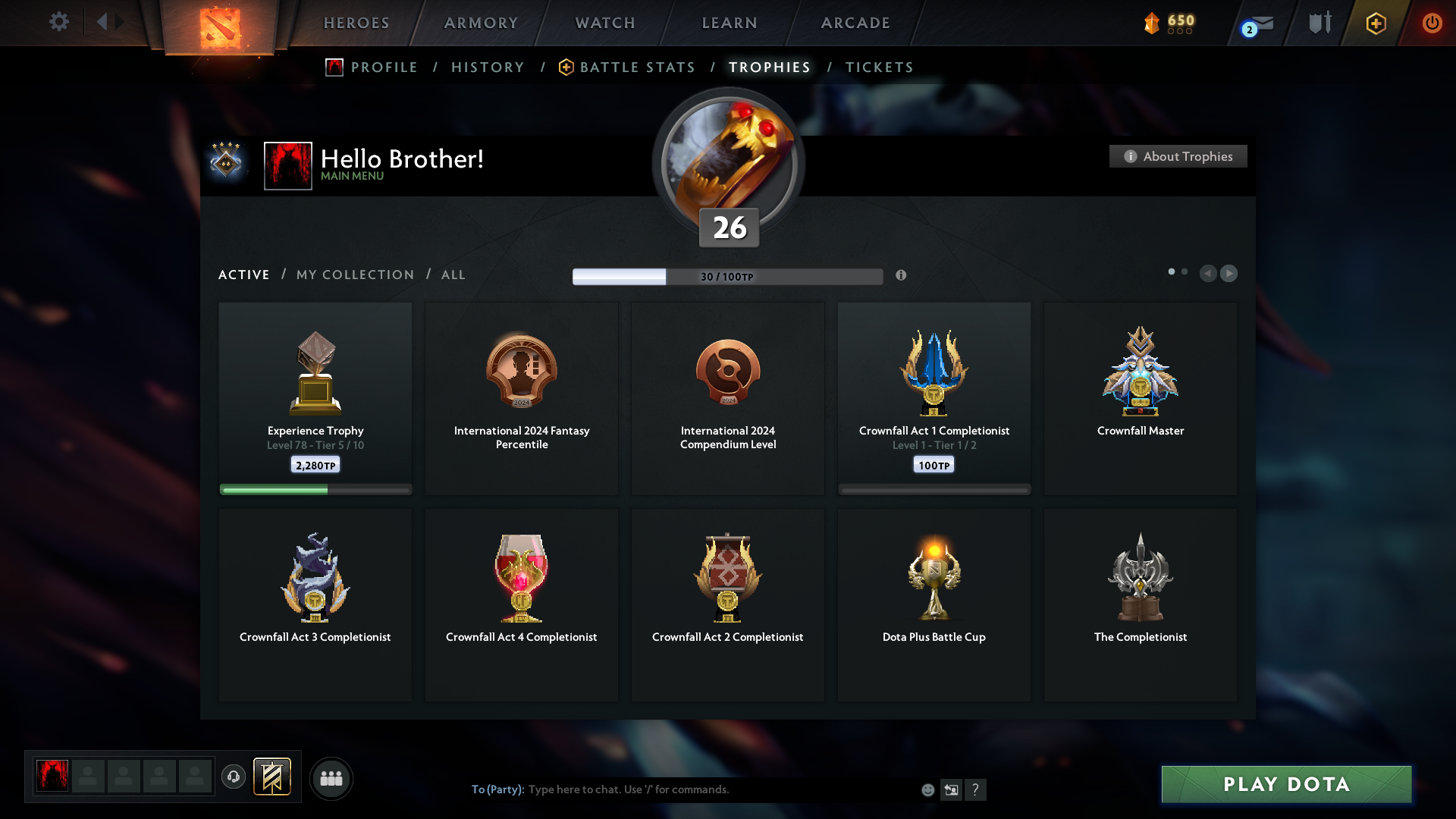Click the next trophy page arrow
The height and width of the screenshot is (819, 1456).
[x=1228, y=274]
